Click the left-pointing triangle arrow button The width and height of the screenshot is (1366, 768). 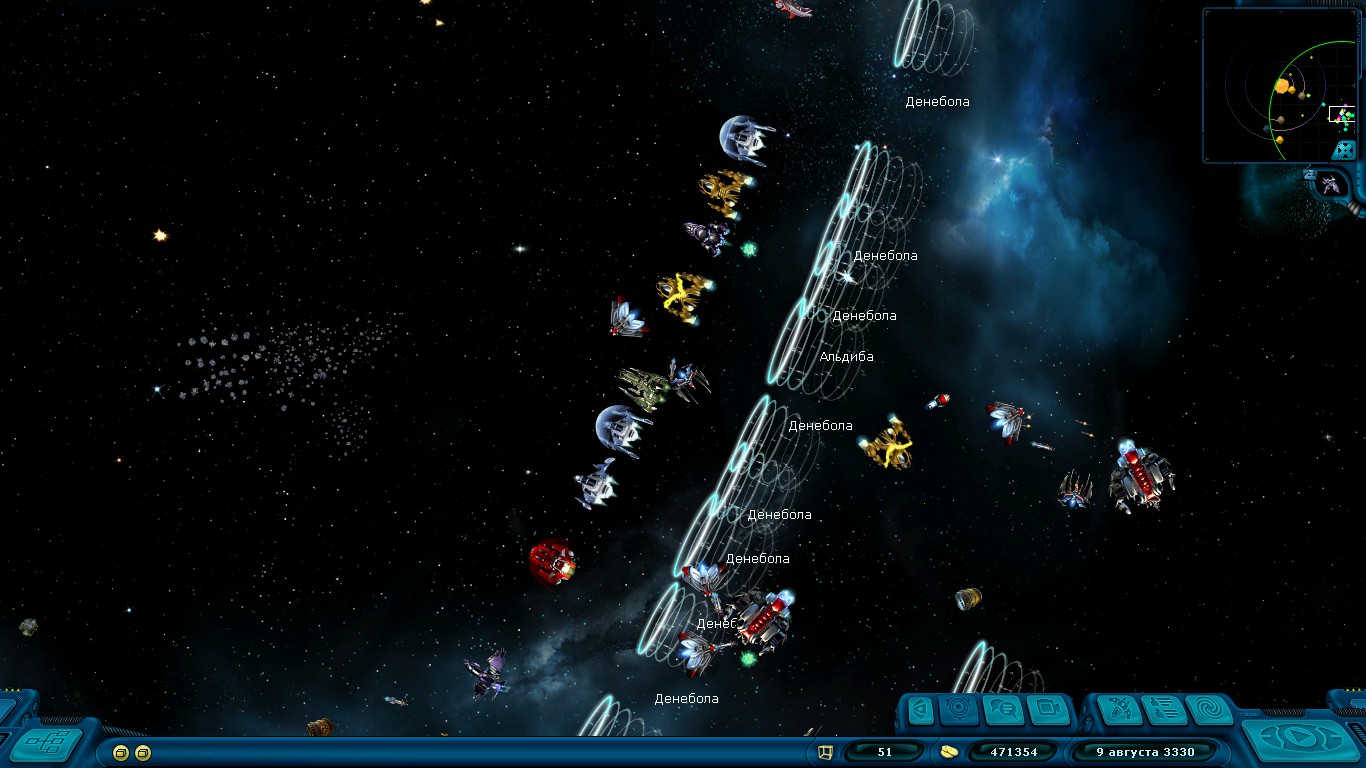point(921,710)
